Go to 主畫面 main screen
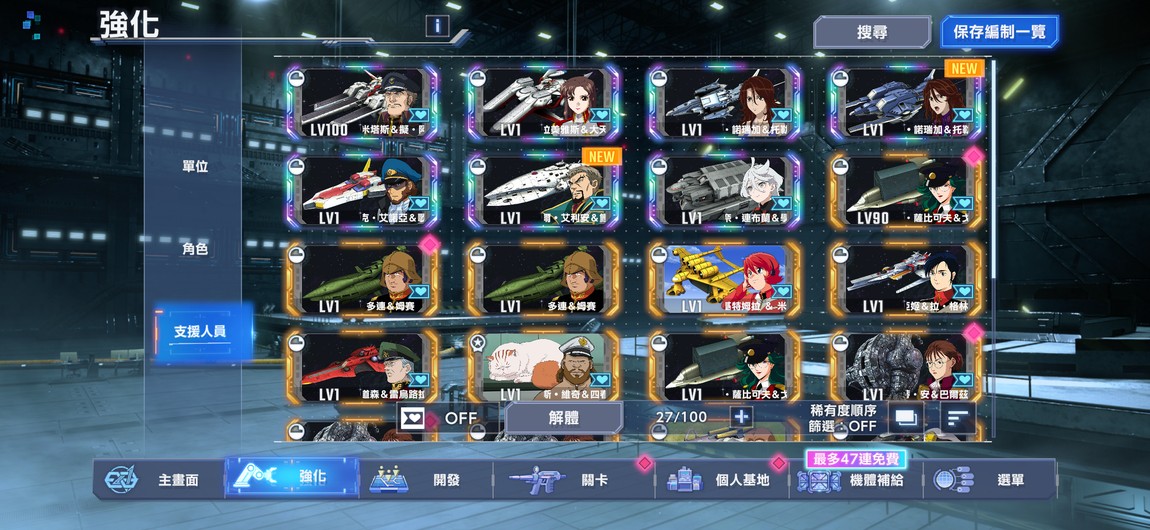Image resolution: width=1150 pixels, height=530 pixels. (x=160, y=479)
